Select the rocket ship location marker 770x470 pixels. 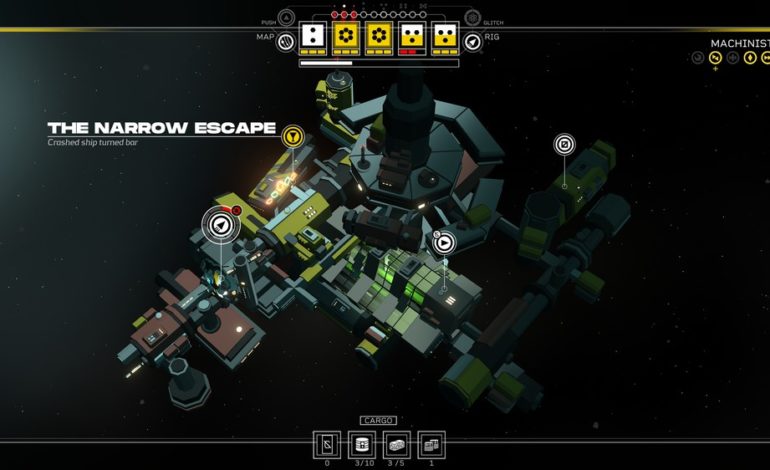pos(221,227)
